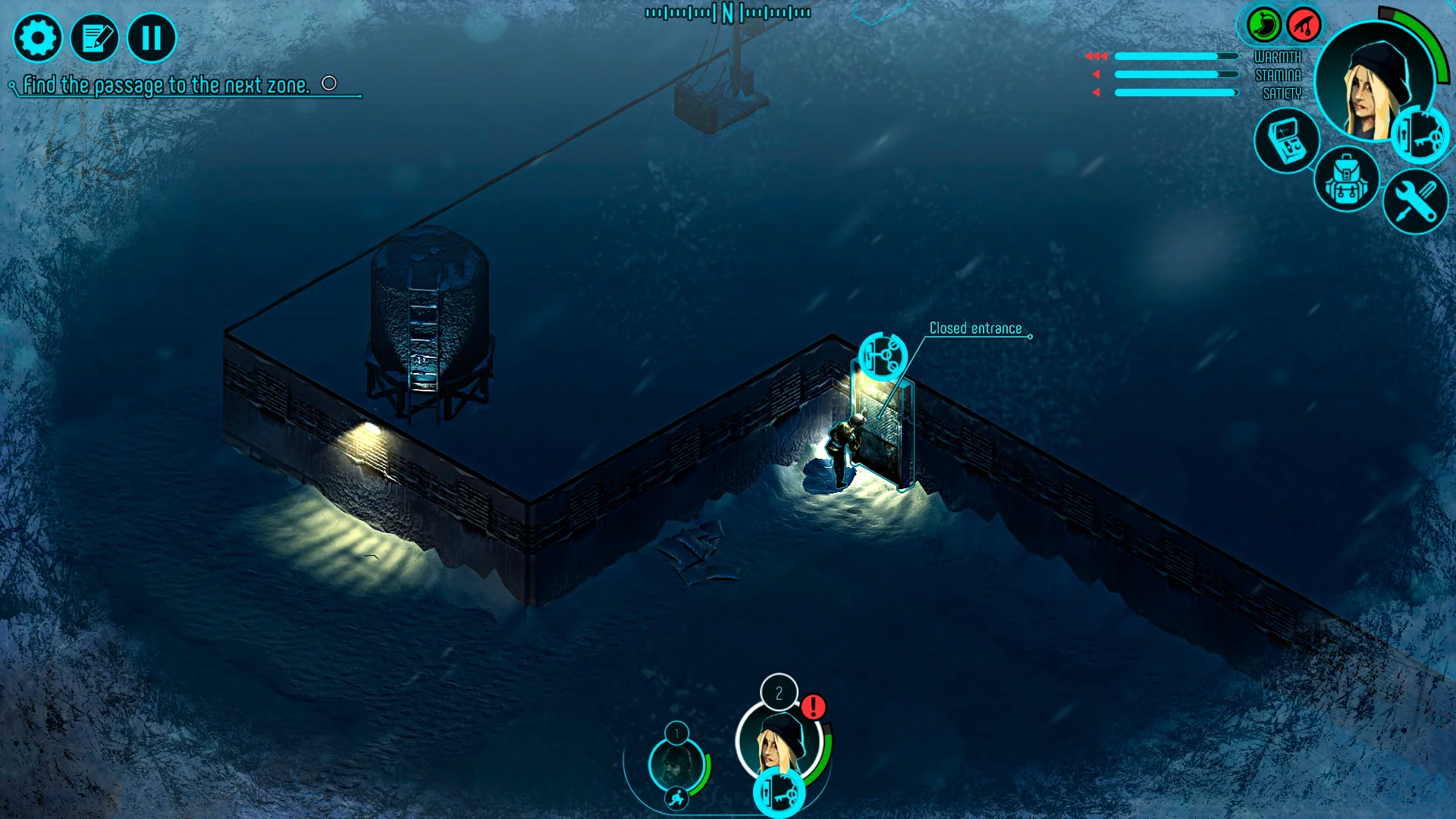Click the running-man stance icon under character 1
Viewport: 1456px width, 819px height.
678,798
